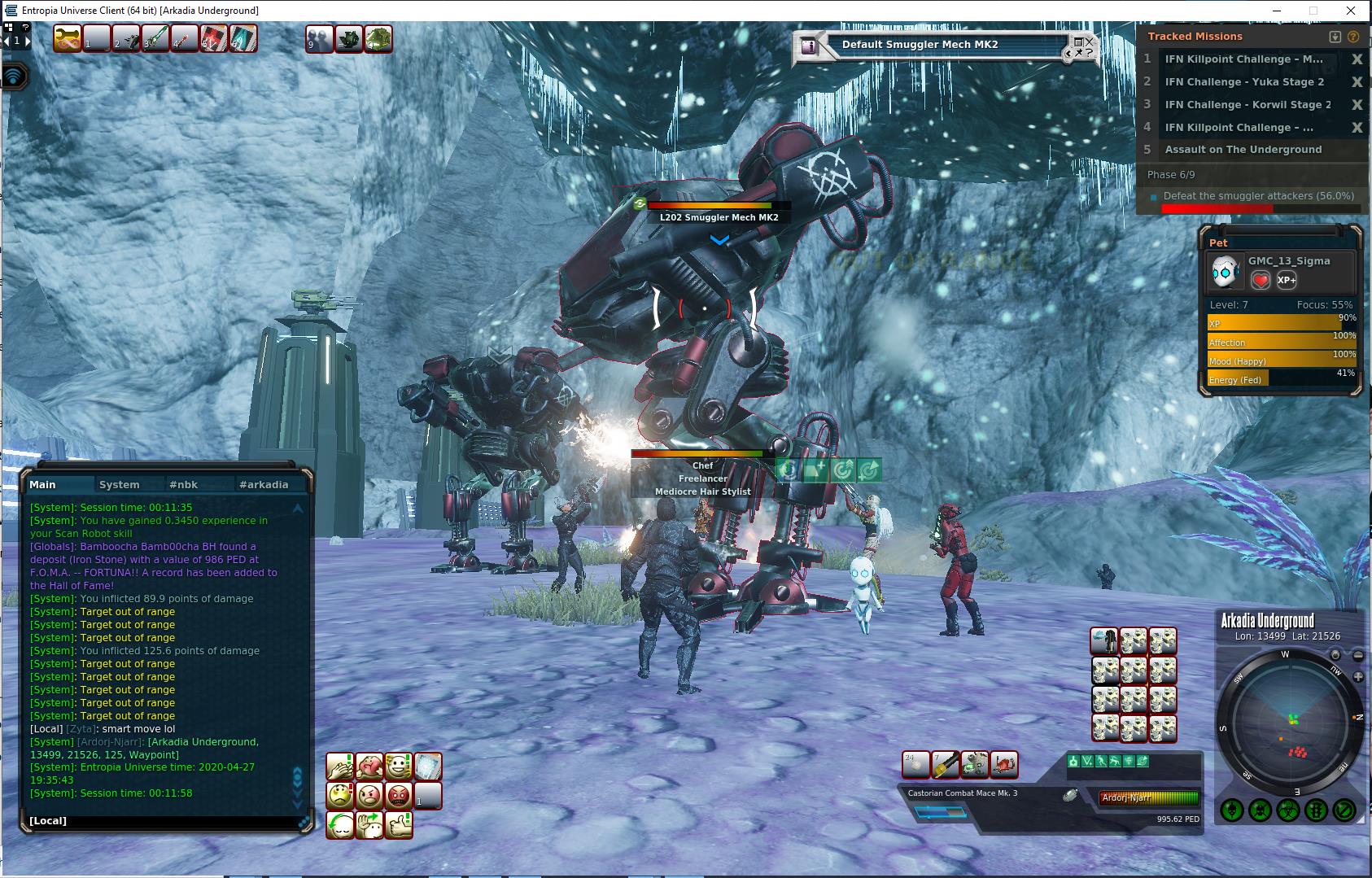Zoom in the radar with plus button
Viewport: 1372px width, 878px height.
[x=1358, y=677]
